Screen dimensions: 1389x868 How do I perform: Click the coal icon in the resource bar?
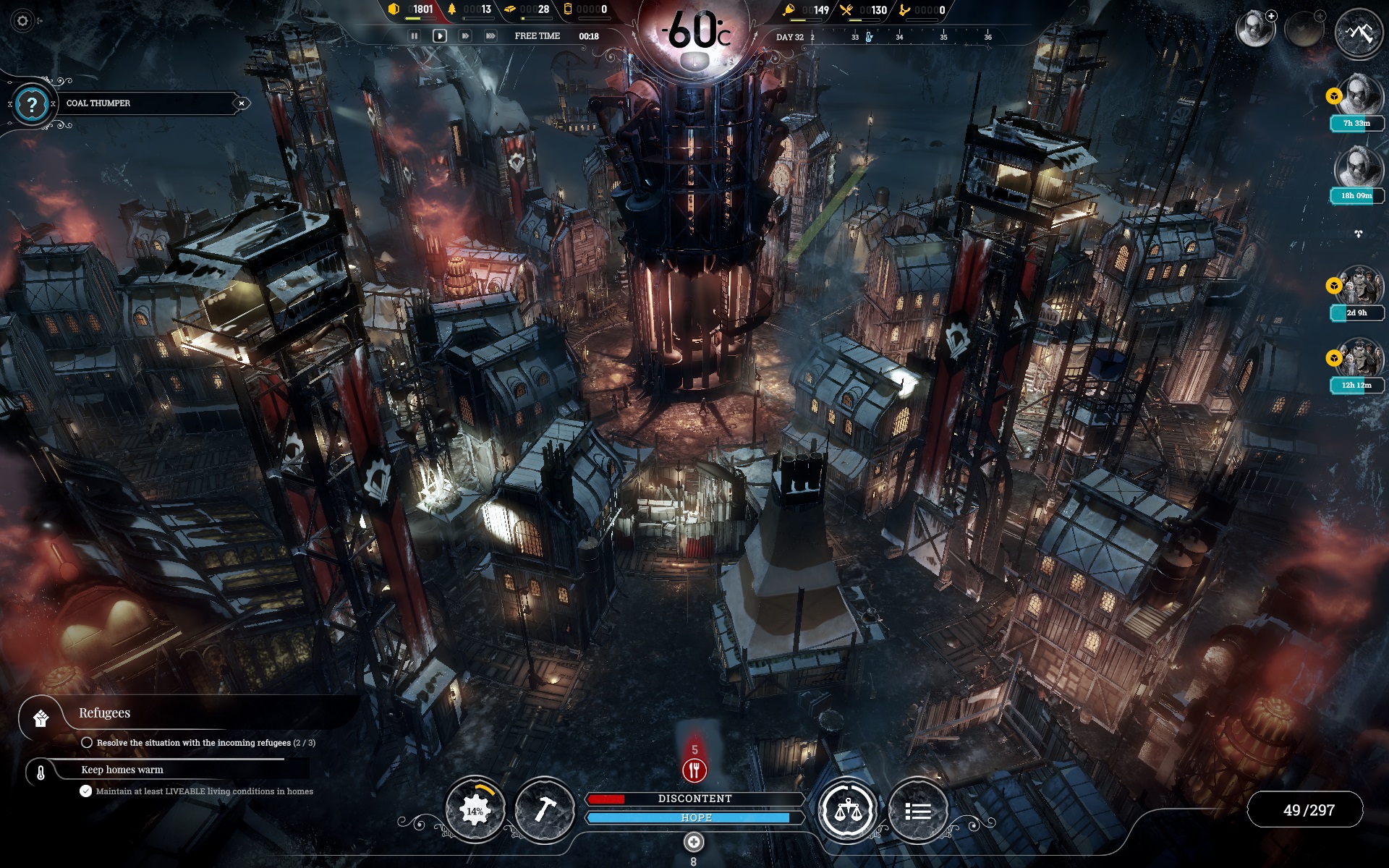(393, 10)
